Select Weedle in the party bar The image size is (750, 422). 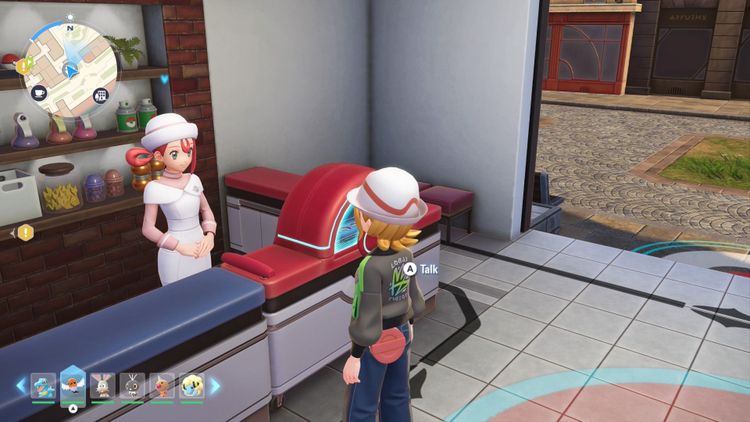coord(162,385)
